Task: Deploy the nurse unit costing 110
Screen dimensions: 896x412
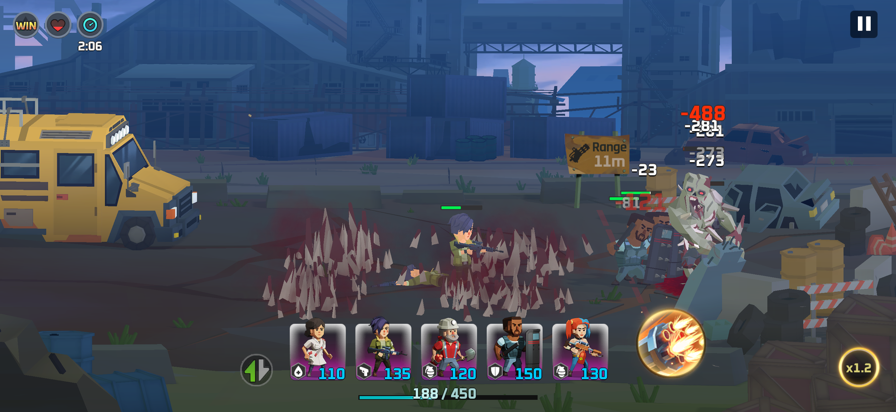Action: click(318, 352)
